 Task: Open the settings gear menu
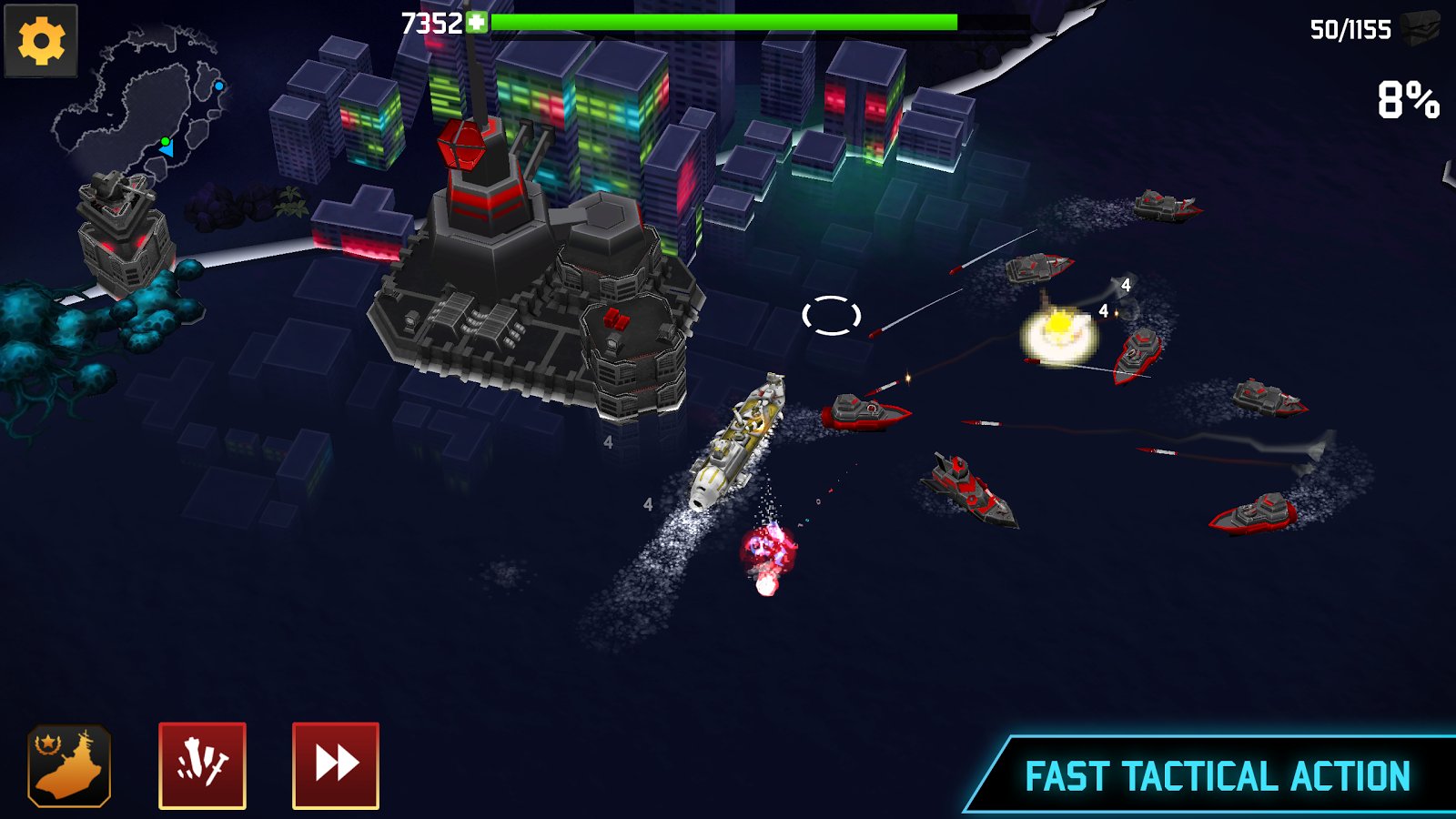coord(41,41)
